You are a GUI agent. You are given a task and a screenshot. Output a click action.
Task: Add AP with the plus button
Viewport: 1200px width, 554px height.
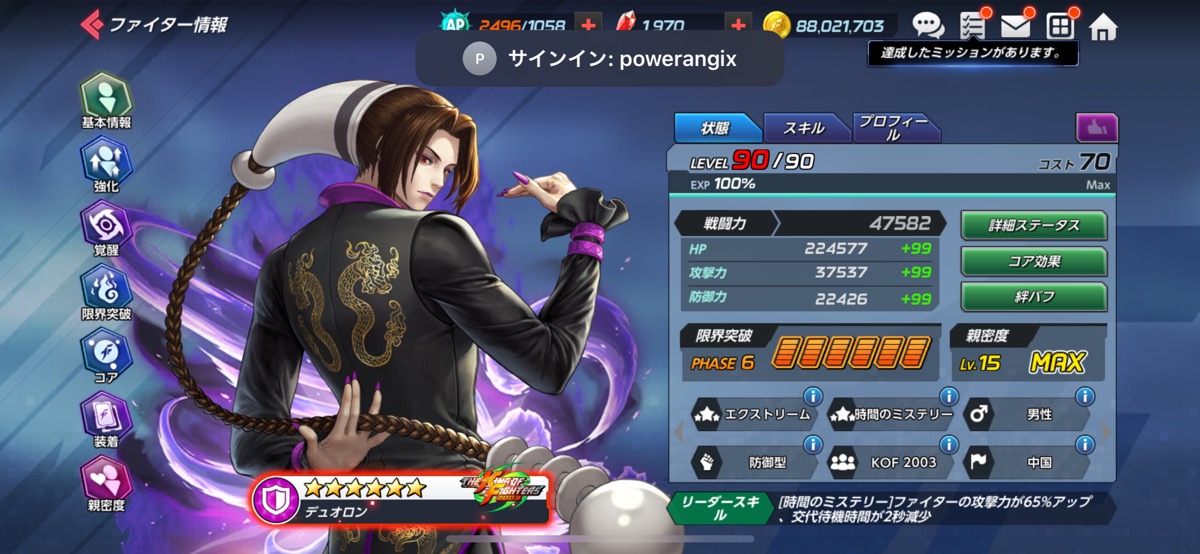click(588, 25)
